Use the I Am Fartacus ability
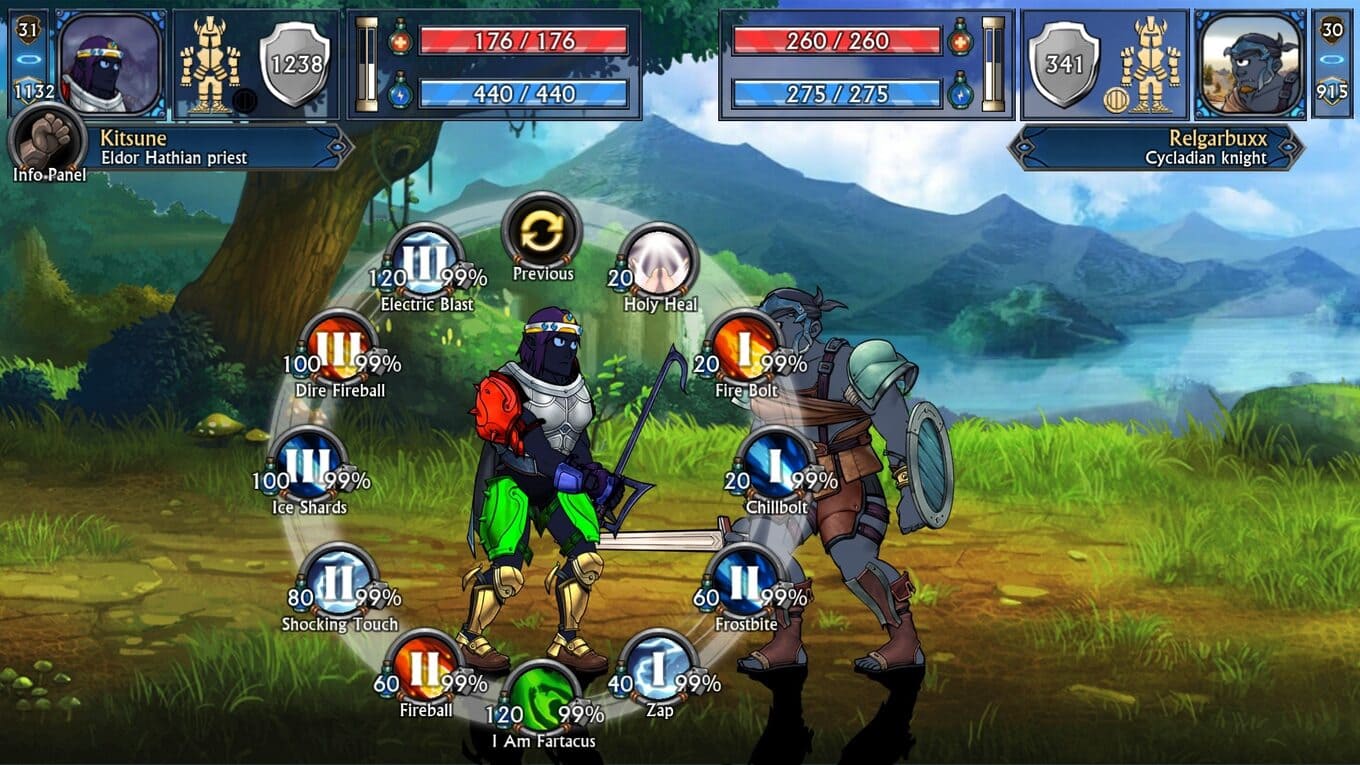This screenshot has height=765, width=1360. point(542,698)
